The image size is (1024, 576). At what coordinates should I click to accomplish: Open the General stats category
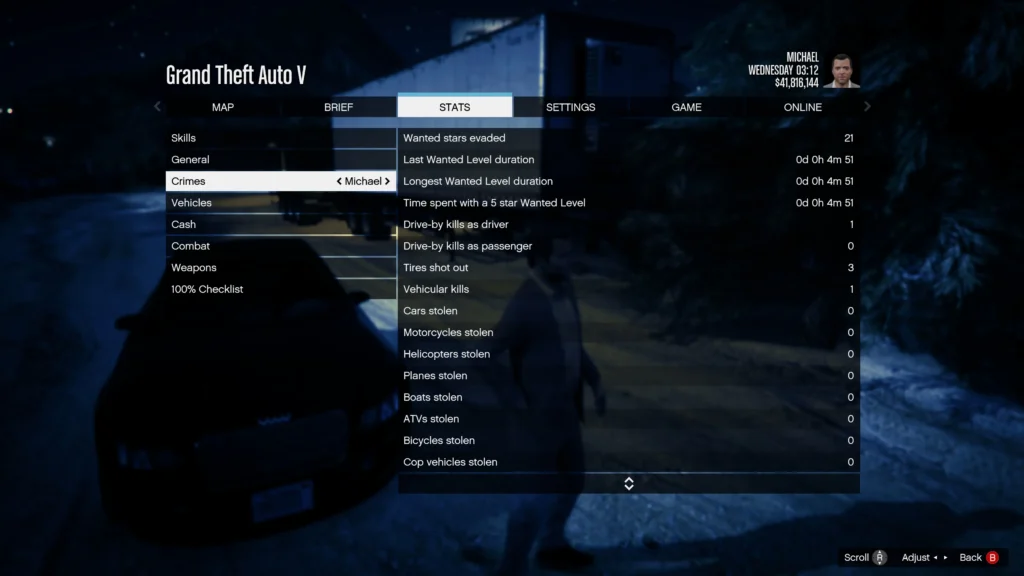click(x=281, y=160)
